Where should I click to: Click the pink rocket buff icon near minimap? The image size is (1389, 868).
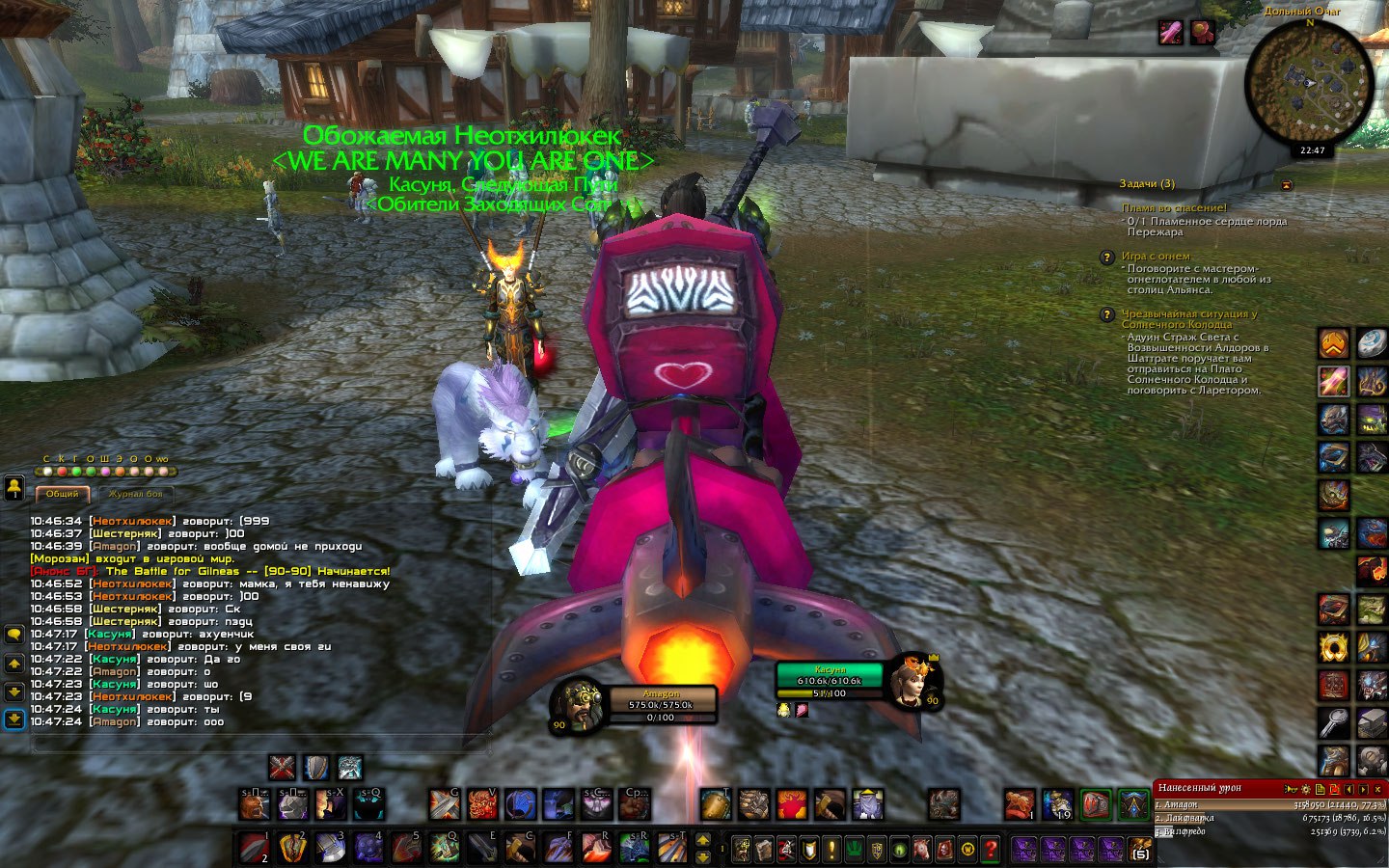coord(1170,33)
